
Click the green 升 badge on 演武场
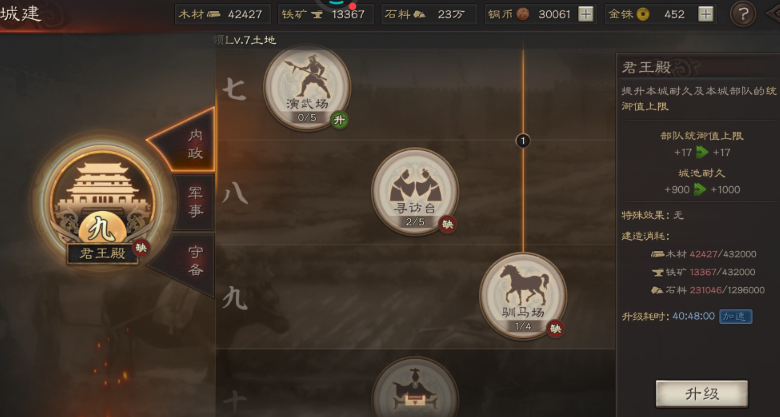340,120
